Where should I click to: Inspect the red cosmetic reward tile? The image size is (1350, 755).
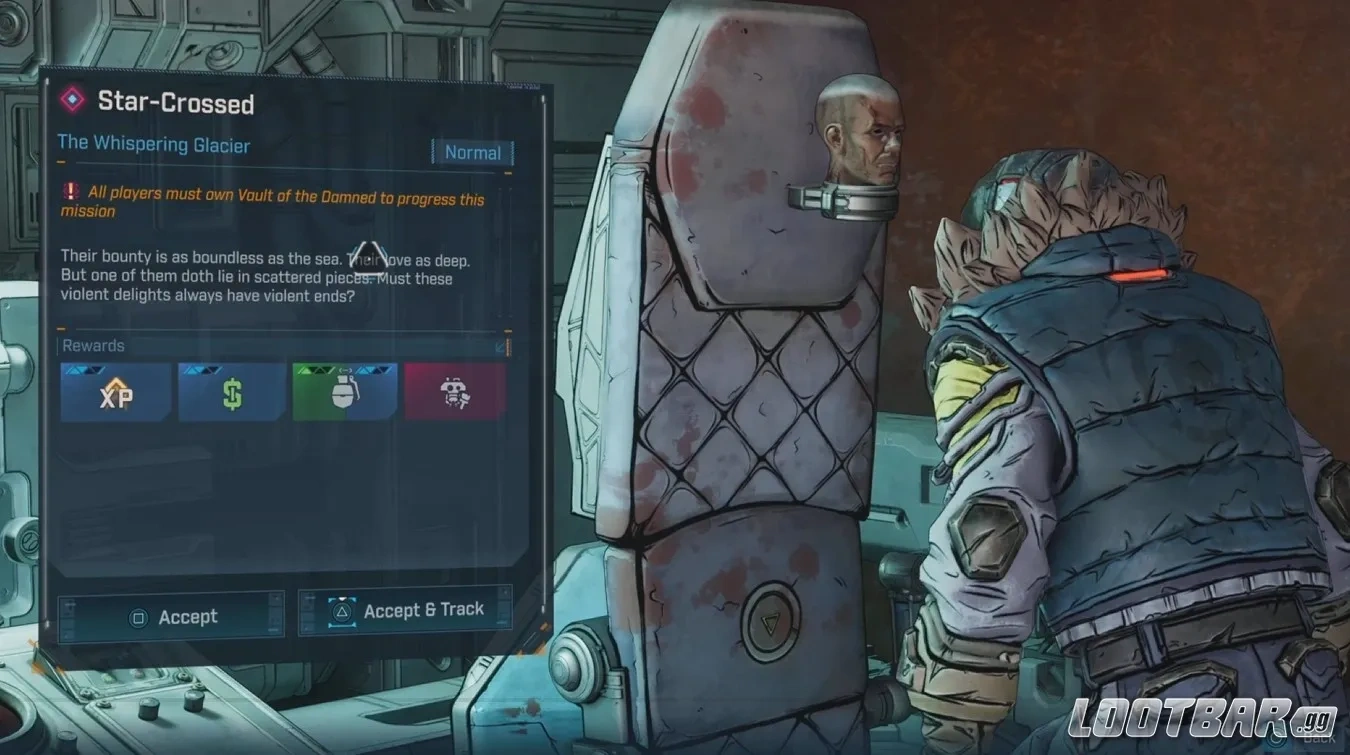[455, 392]
